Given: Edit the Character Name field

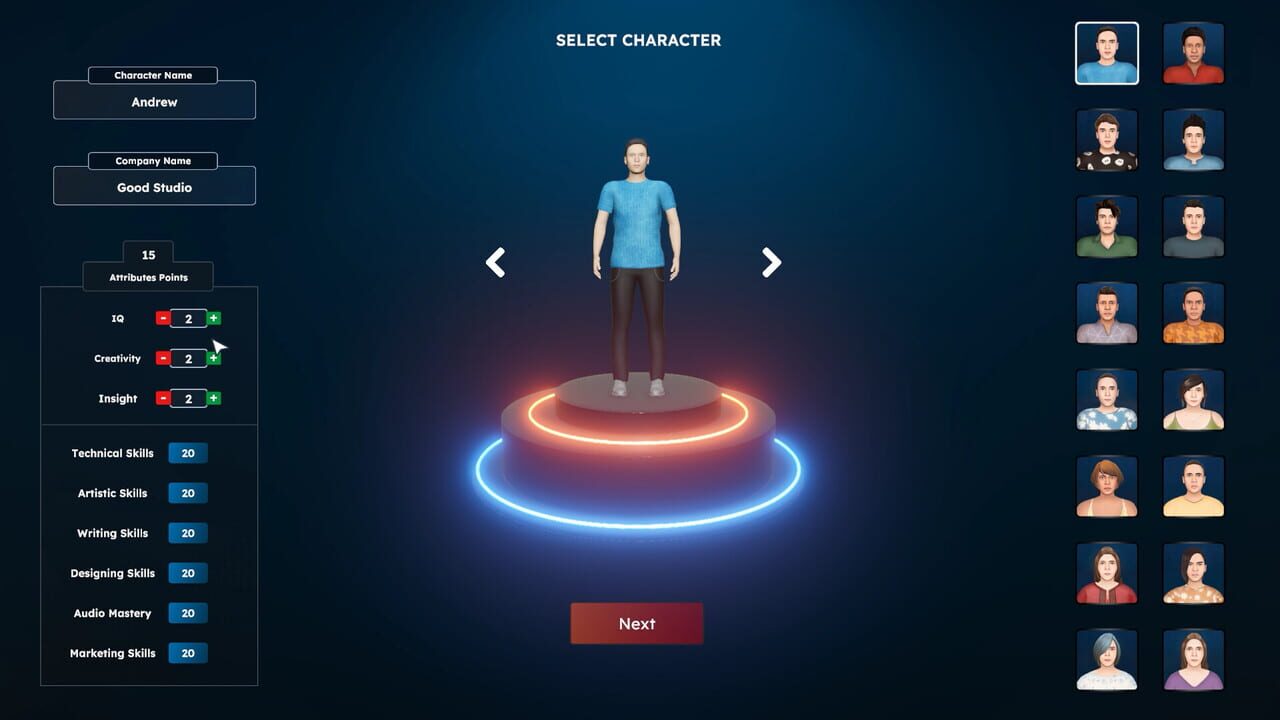Looking at the screenshot, I should click(154, 101).
